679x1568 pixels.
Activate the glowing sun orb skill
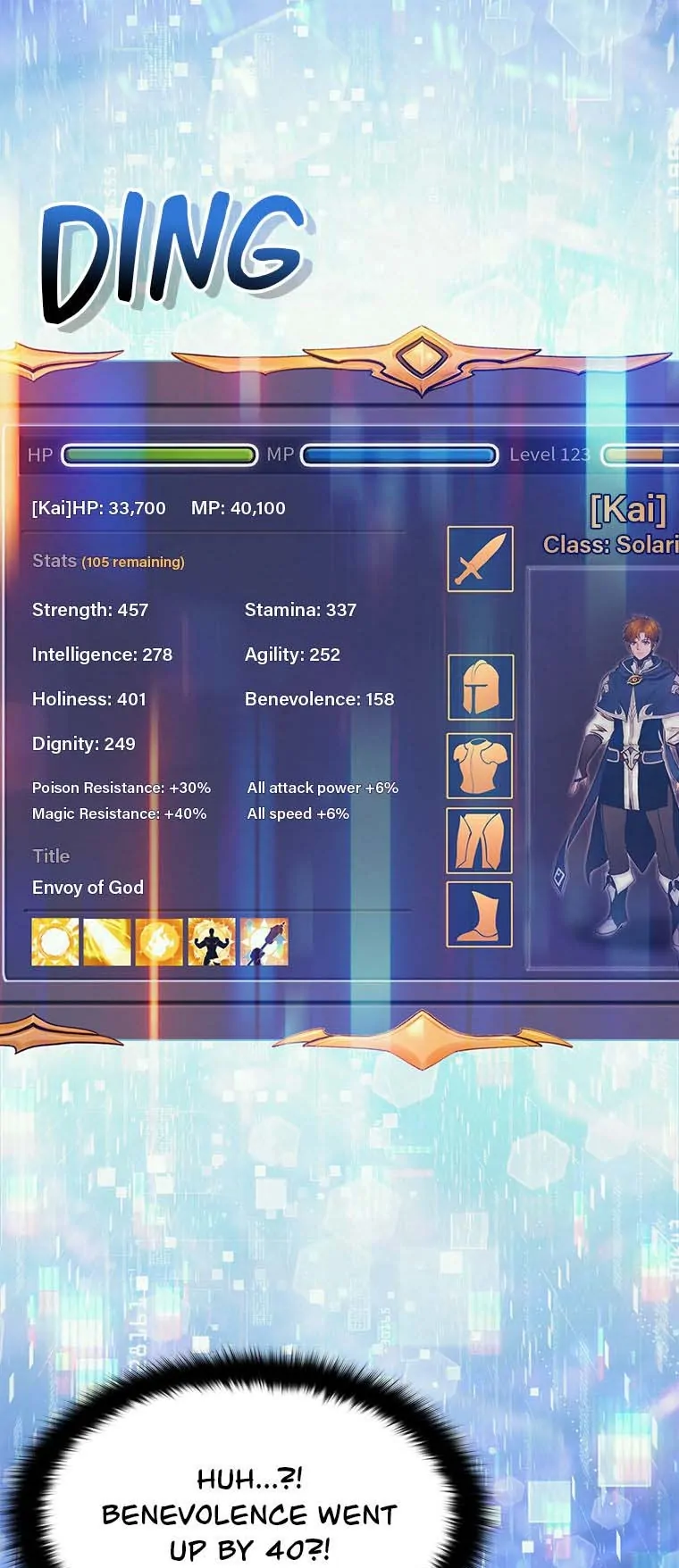click(x=54, y=942)
